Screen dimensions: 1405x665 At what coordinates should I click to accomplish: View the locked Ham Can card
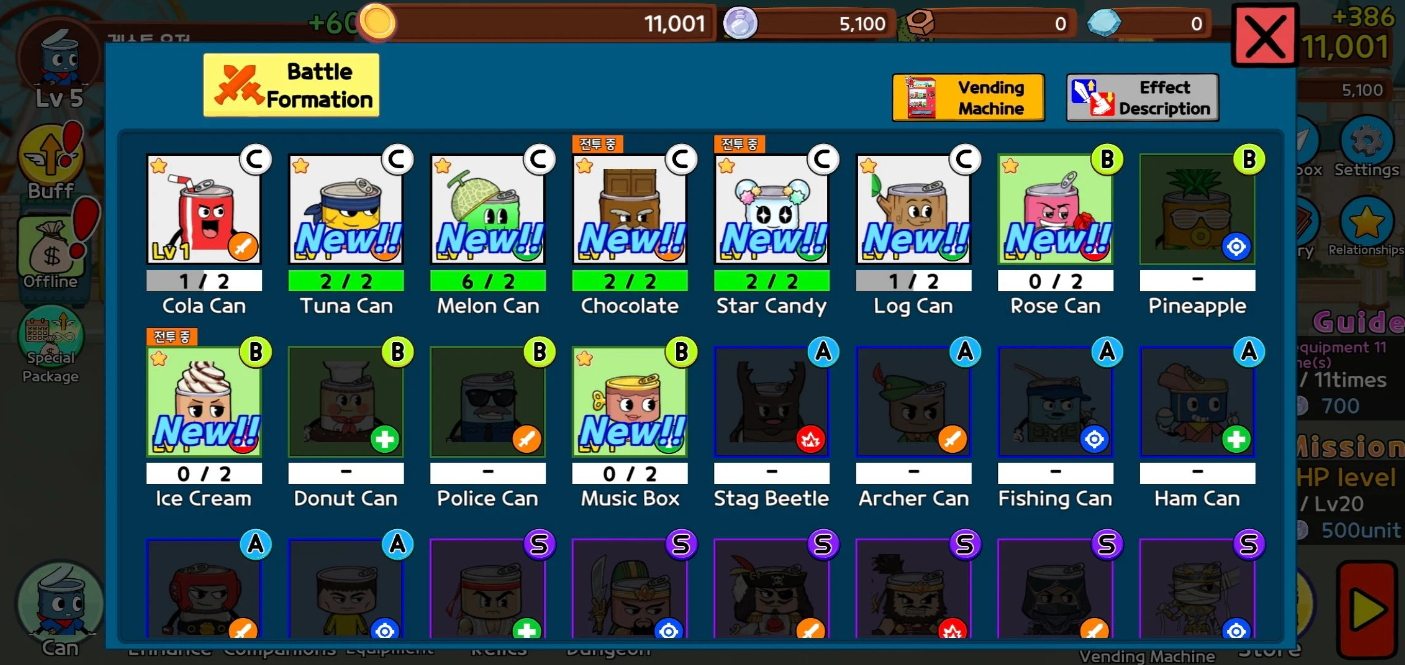point(1197,401)
